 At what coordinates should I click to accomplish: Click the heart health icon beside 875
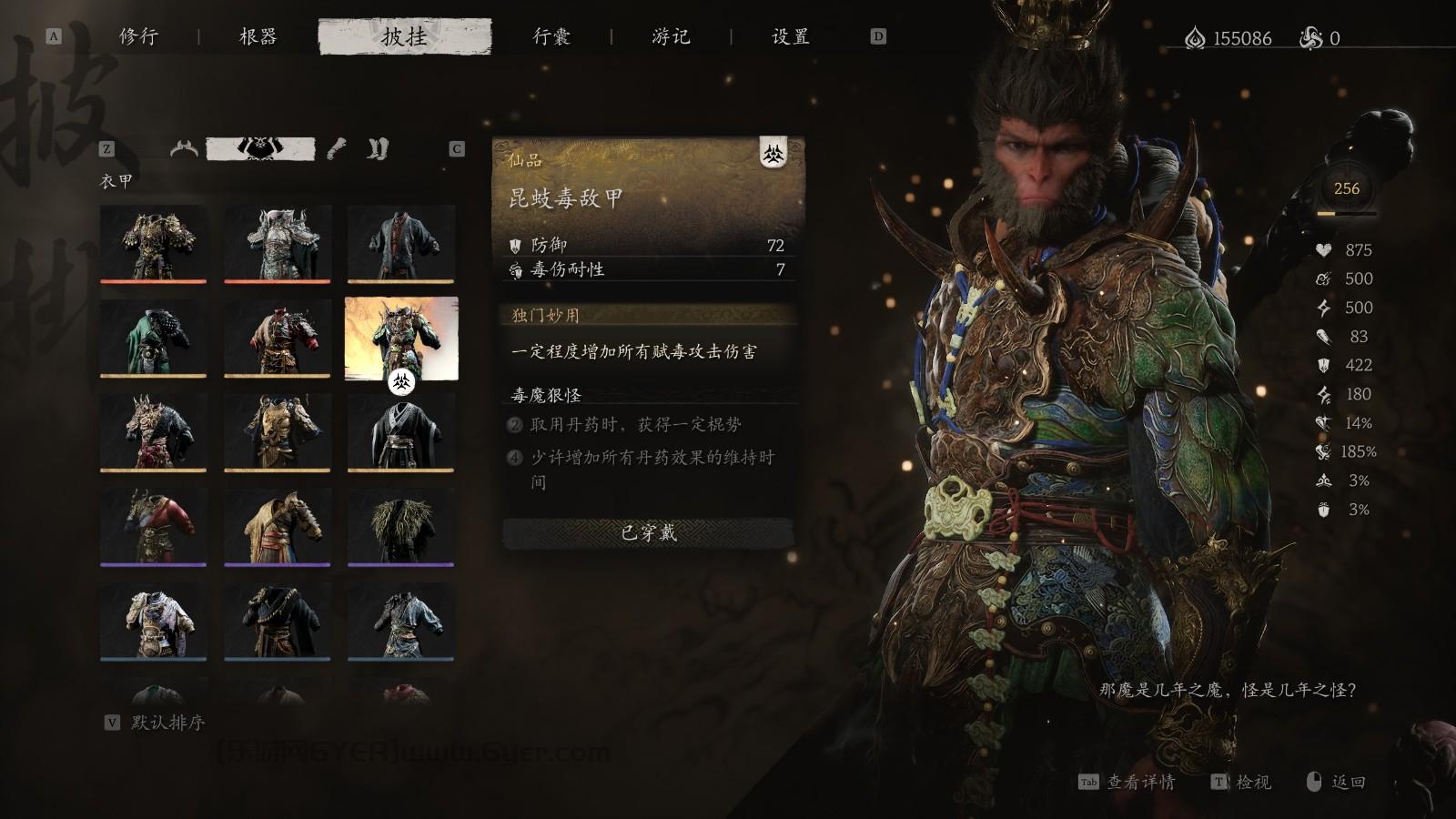[1322, 251]
